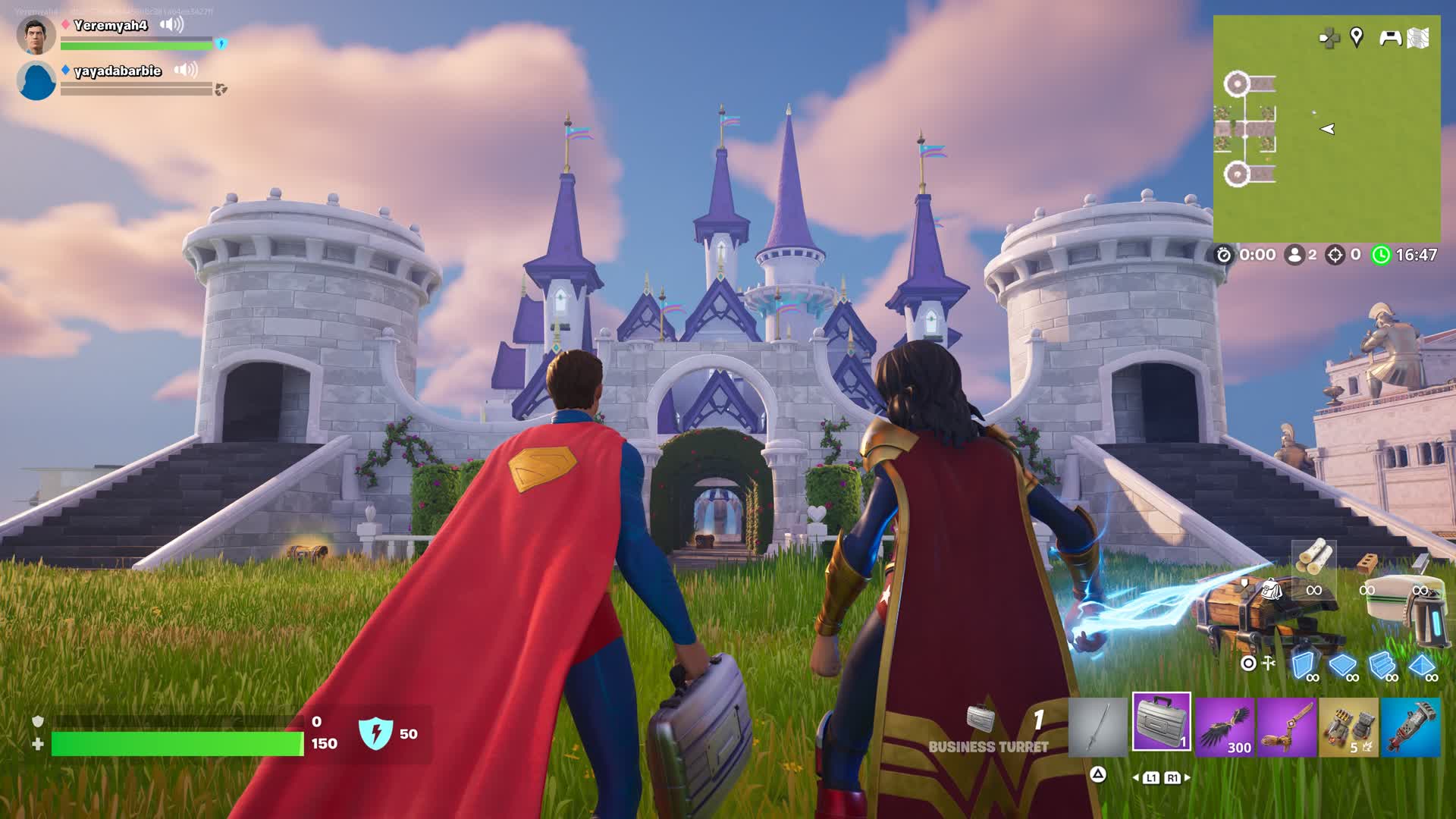Choose the floor building piece
Image resolution: width=1456 pixels, height=819 pixels.
pos(1342,666)
